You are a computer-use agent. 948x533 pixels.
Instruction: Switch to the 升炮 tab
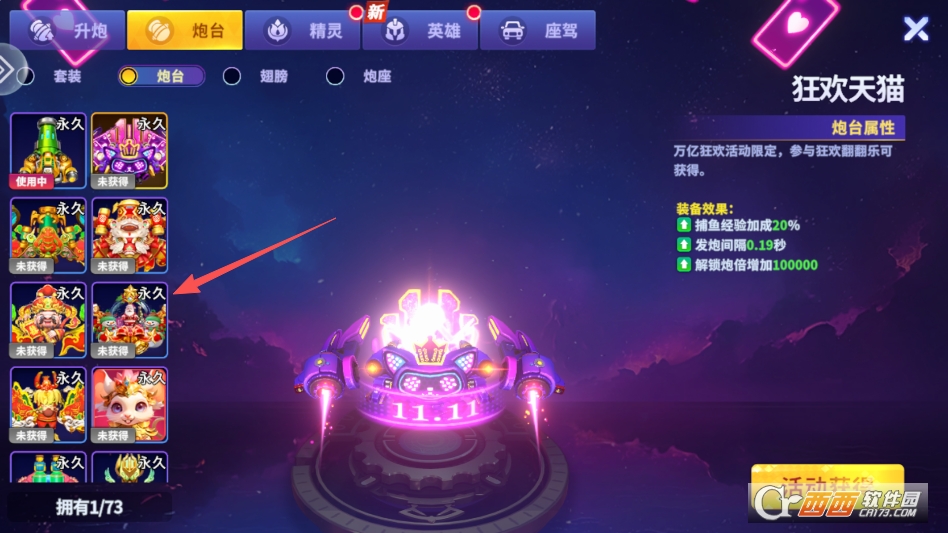point(67,30)
